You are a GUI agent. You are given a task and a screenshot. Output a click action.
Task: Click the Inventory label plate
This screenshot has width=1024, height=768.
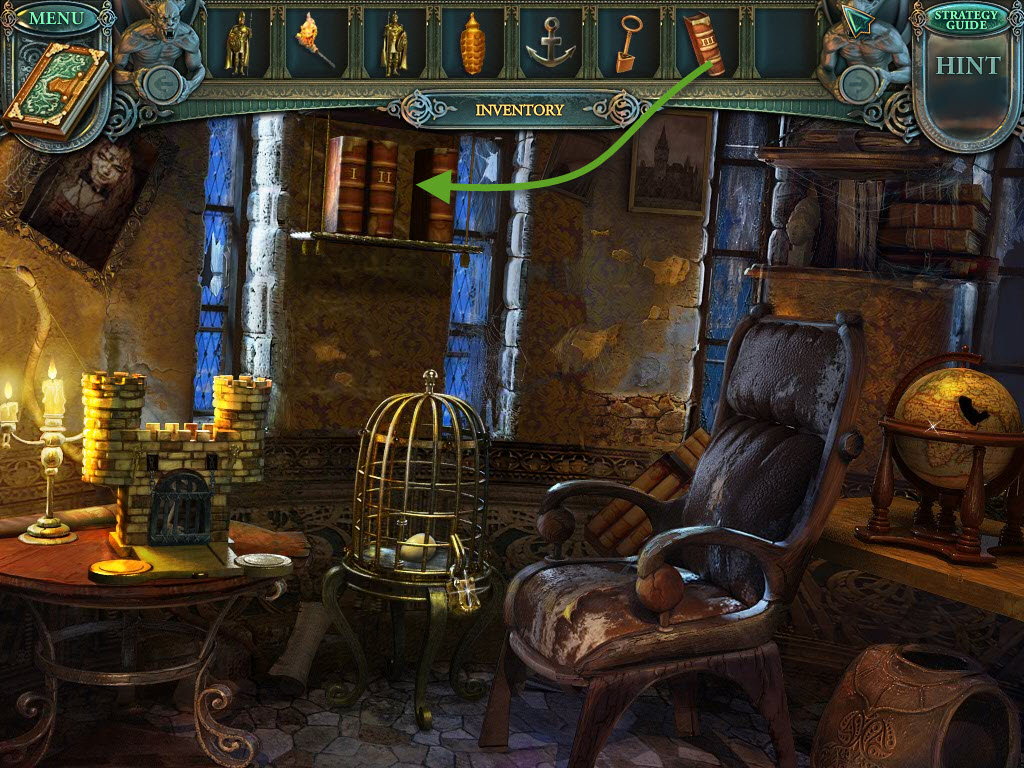pos(518,110)
